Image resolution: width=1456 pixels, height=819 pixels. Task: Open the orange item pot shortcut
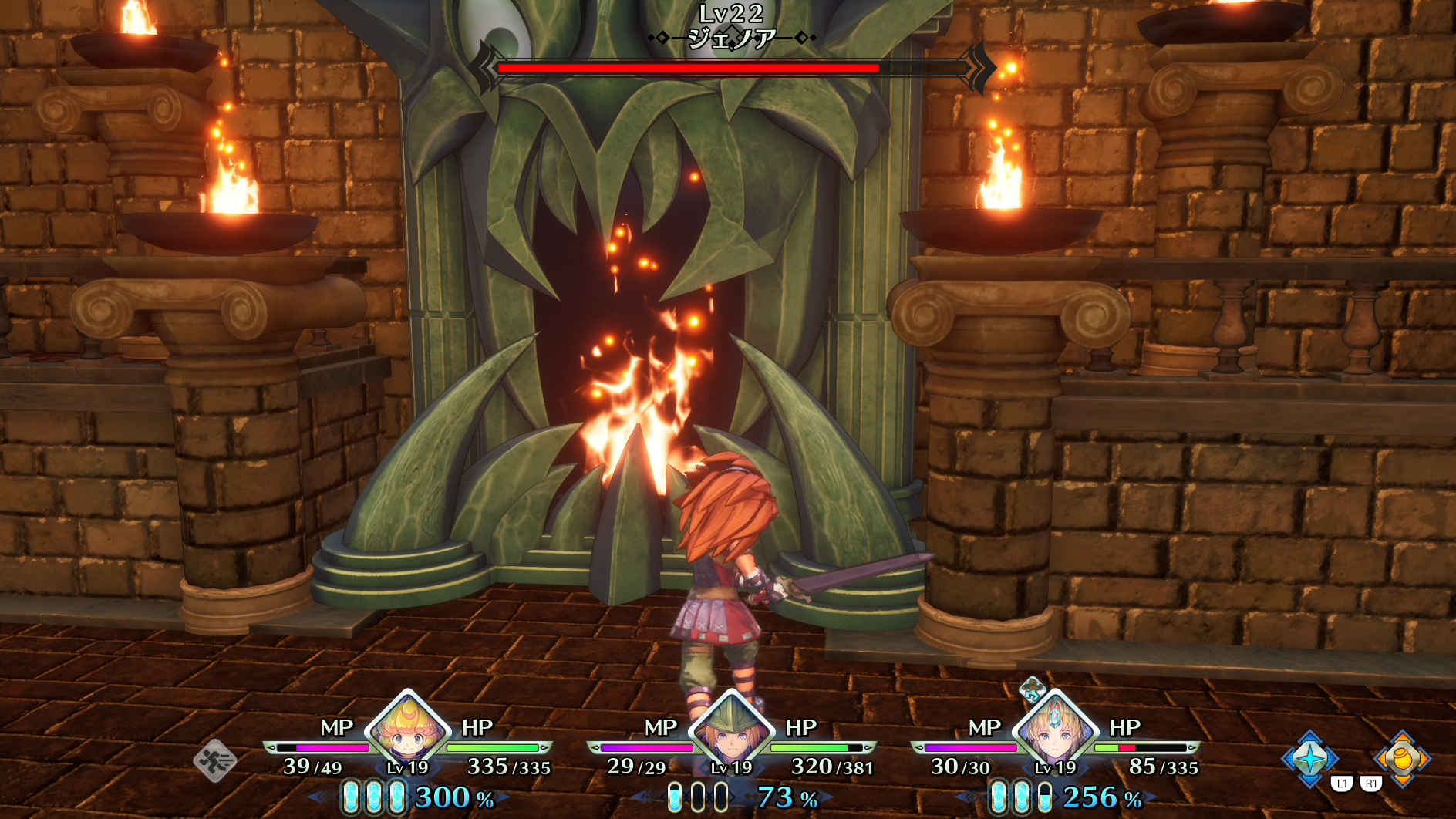[1401, 759]
